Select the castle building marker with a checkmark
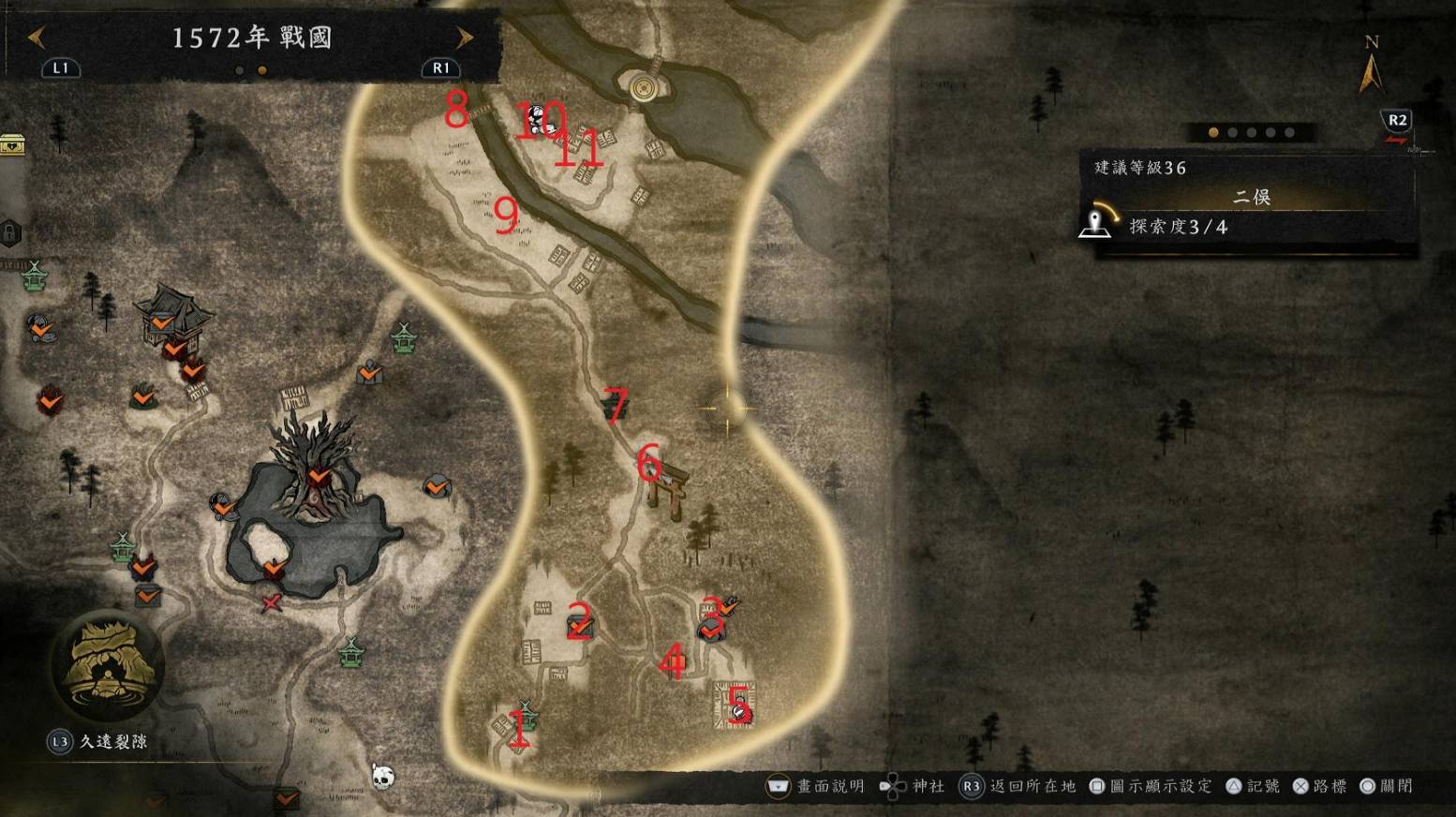Image resolution: width=1456 pixels, height=817 pixels. pos(169,317)
